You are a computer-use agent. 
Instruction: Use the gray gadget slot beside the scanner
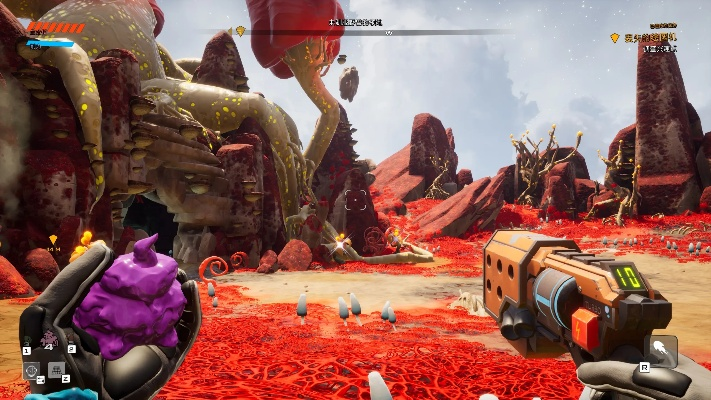[56, 370]
